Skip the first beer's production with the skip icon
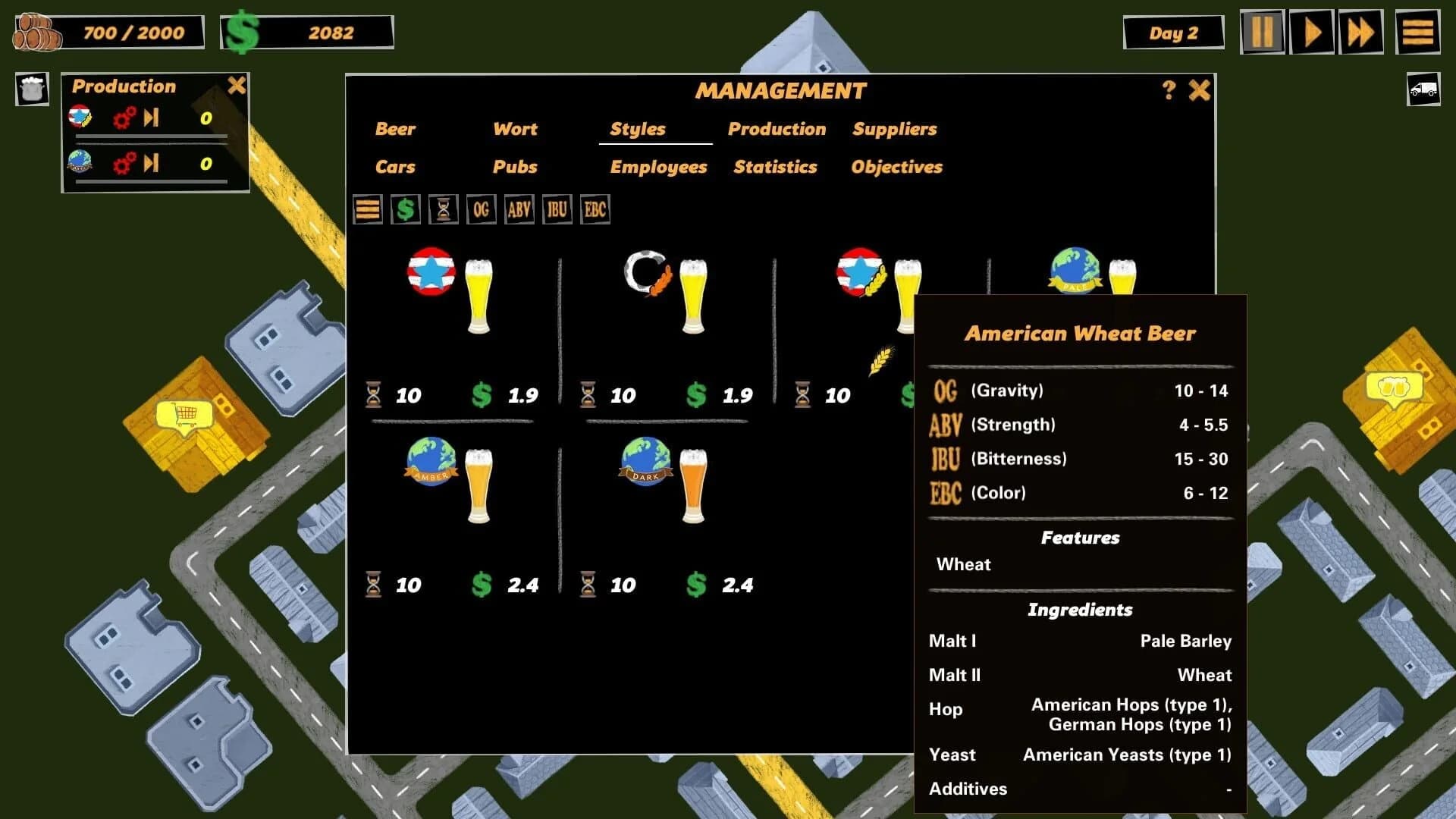Viewport: 1456px width, 819px height. click(x=152, y=118)
